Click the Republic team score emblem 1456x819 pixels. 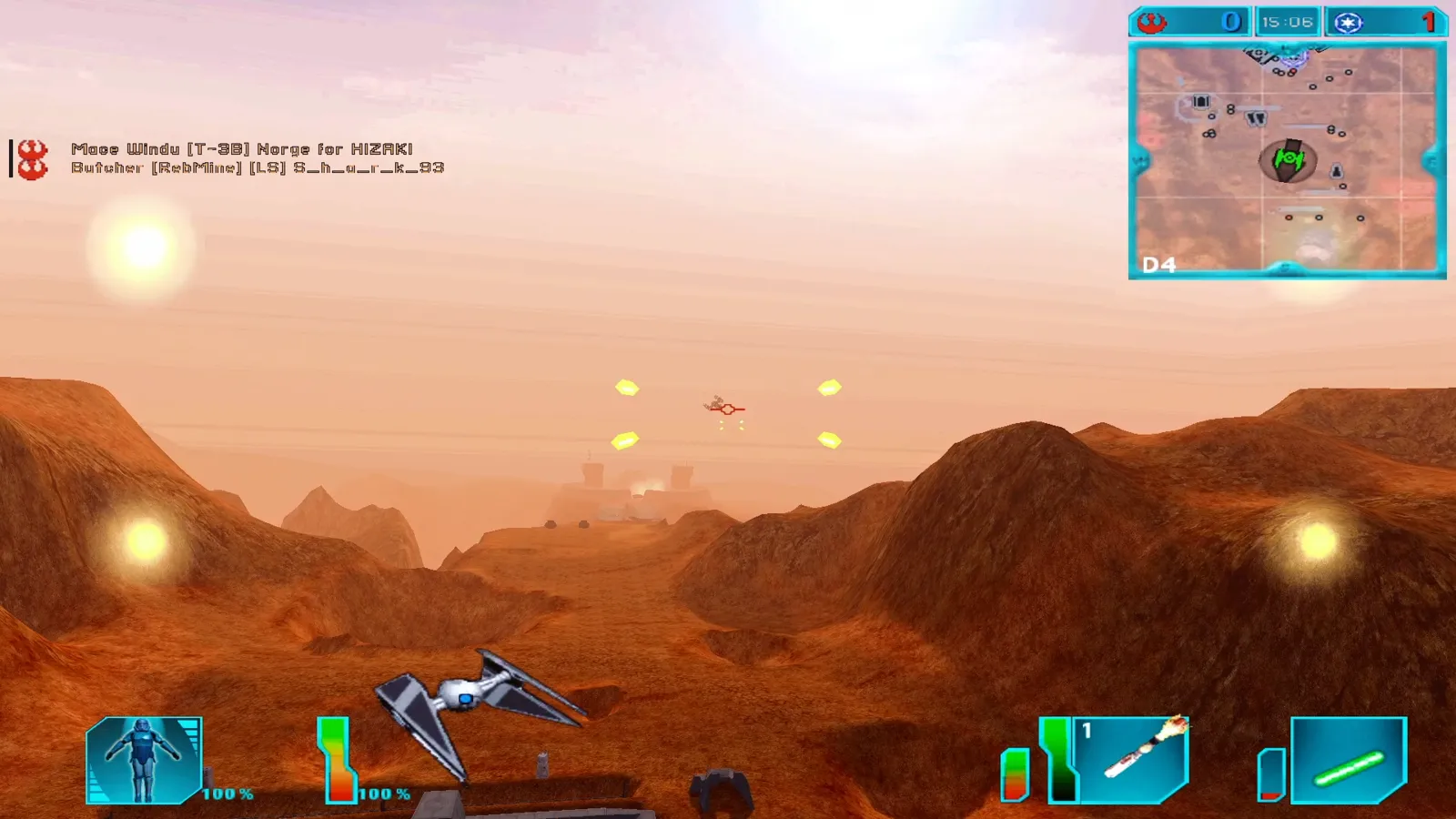point(1349,23)
